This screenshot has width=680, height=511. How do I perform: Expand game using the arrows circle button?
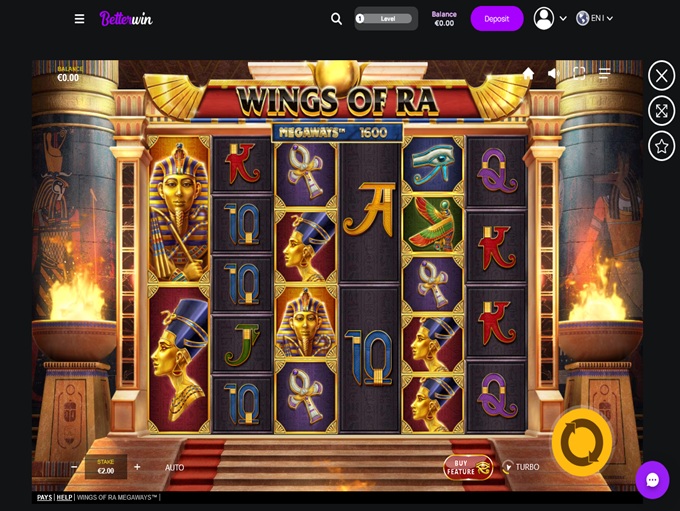click(661, 110)
